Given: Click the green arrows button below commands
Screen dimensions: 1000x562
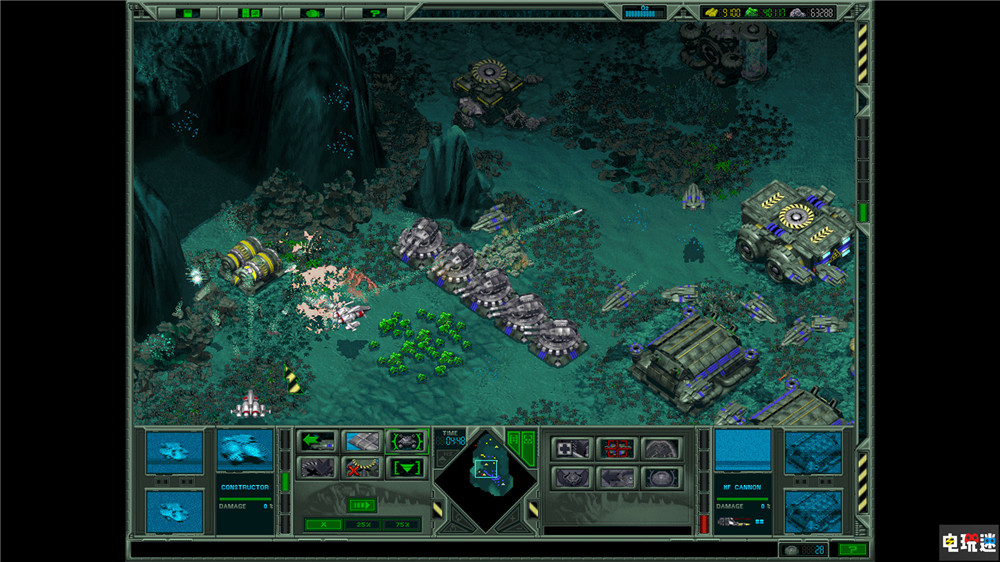Looking at the screenshot, I should (362, 505).
